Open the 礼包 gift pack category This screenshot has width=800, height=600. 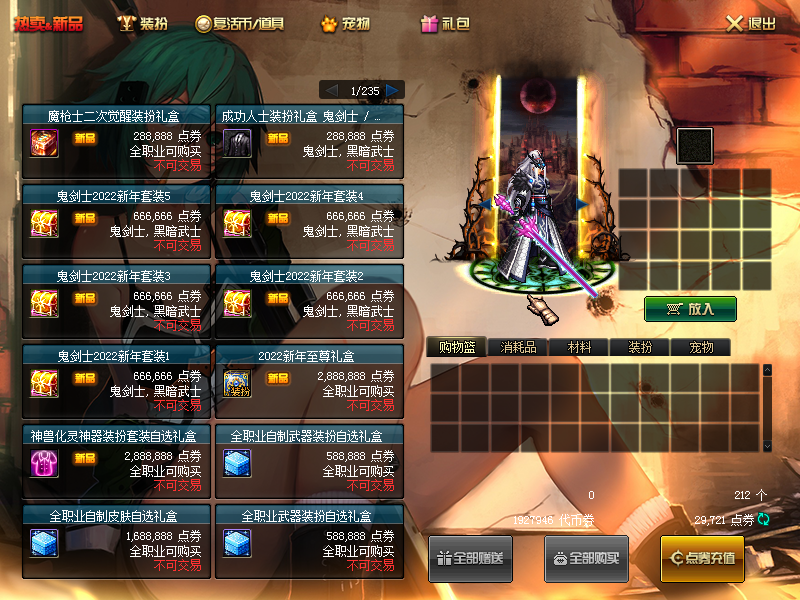(445, 23)
